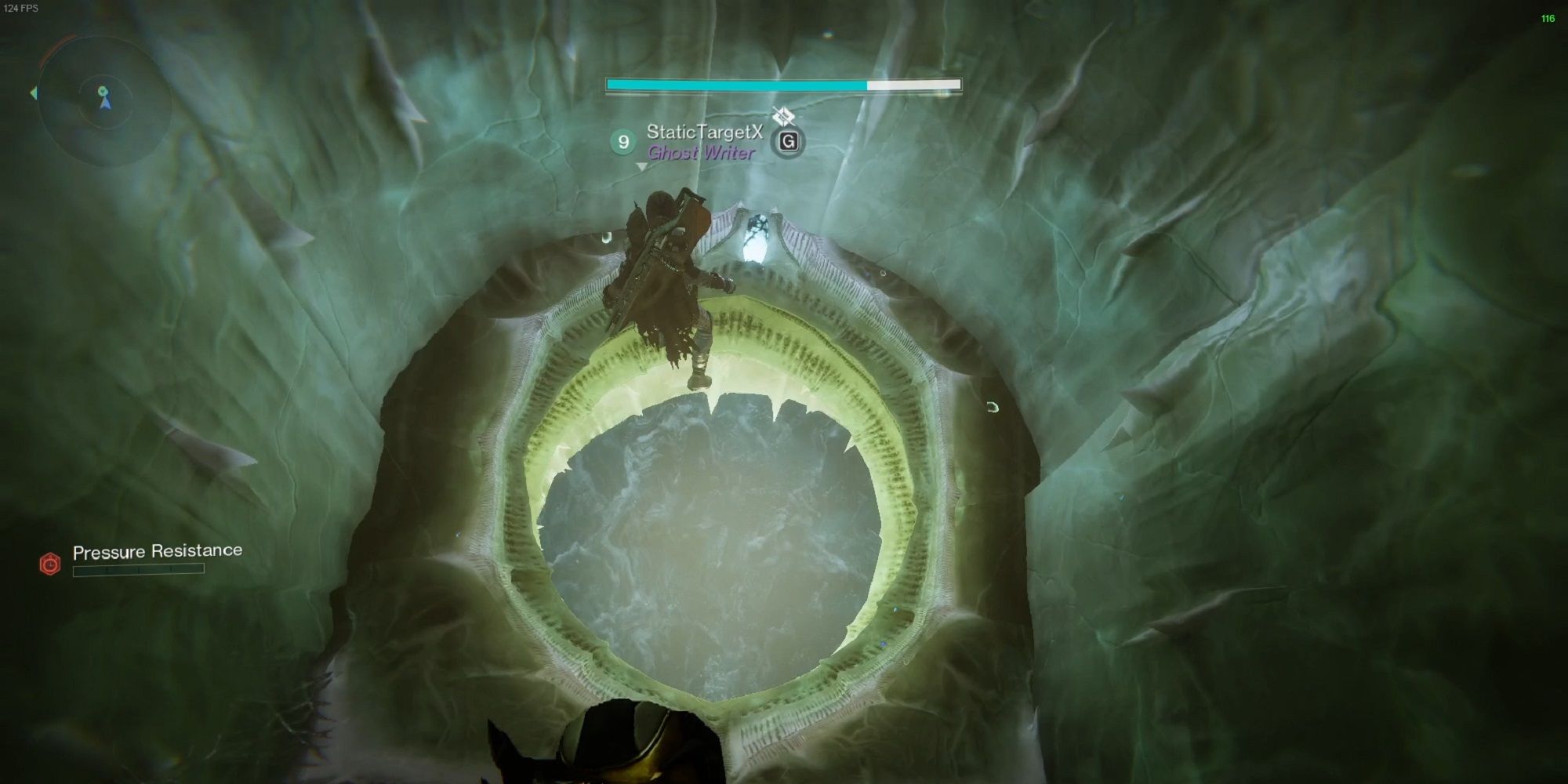Select the player arrow on the radar

(107, 104)
